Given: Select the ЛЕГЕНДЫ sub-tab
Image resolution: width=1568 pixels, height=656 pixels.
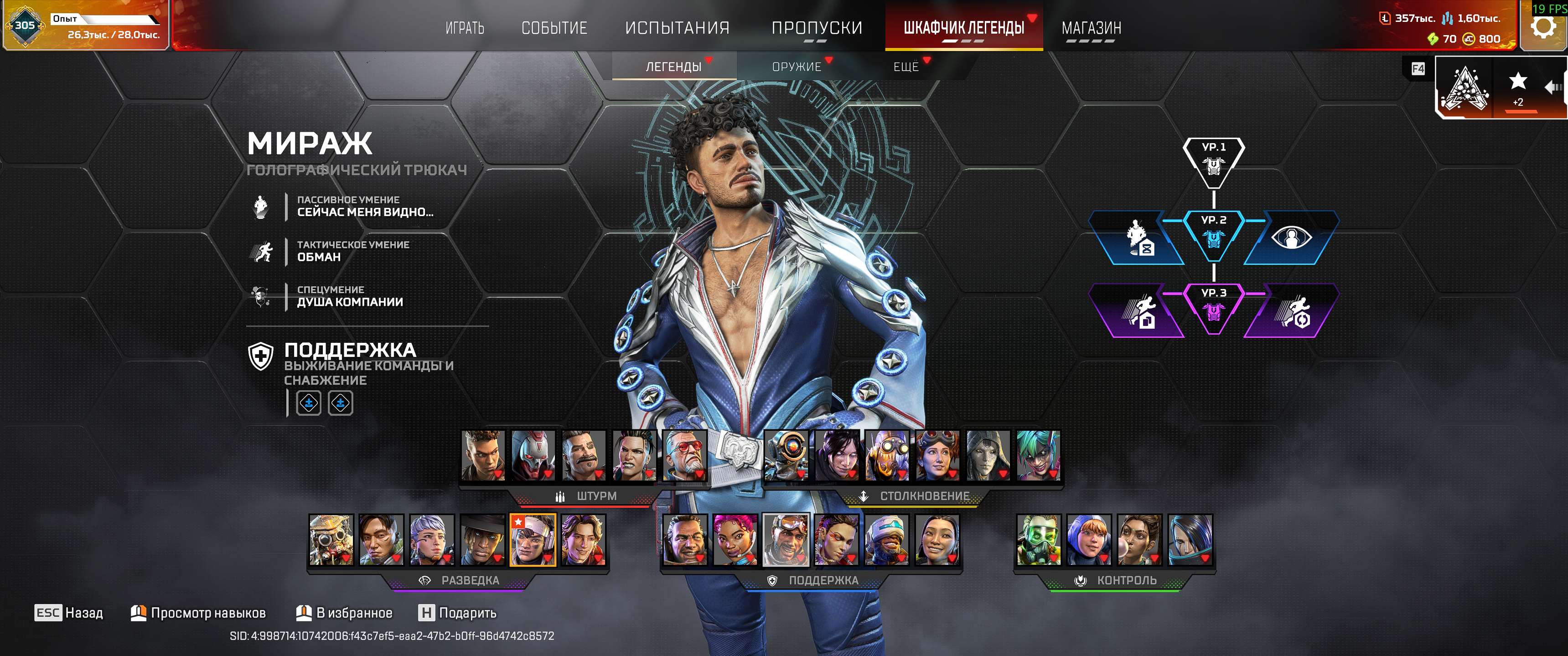Looking at the screenshot, I should point(673,67).
